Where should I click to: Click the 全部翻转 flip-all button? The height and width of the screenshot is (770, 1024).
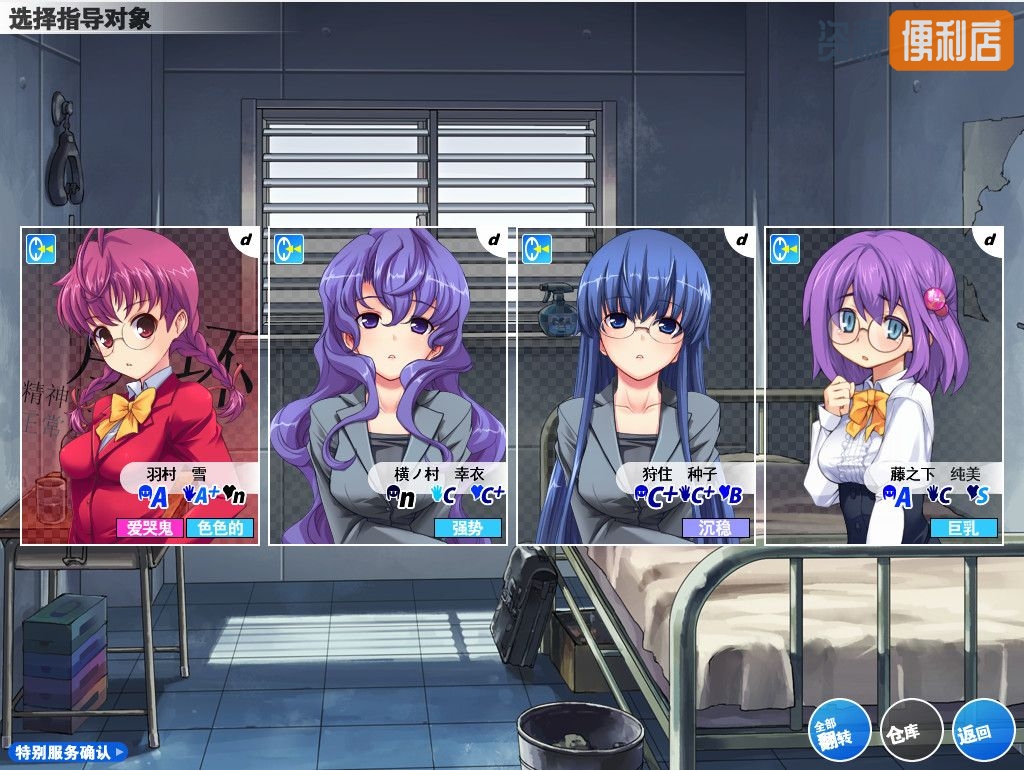coord(839,729)
